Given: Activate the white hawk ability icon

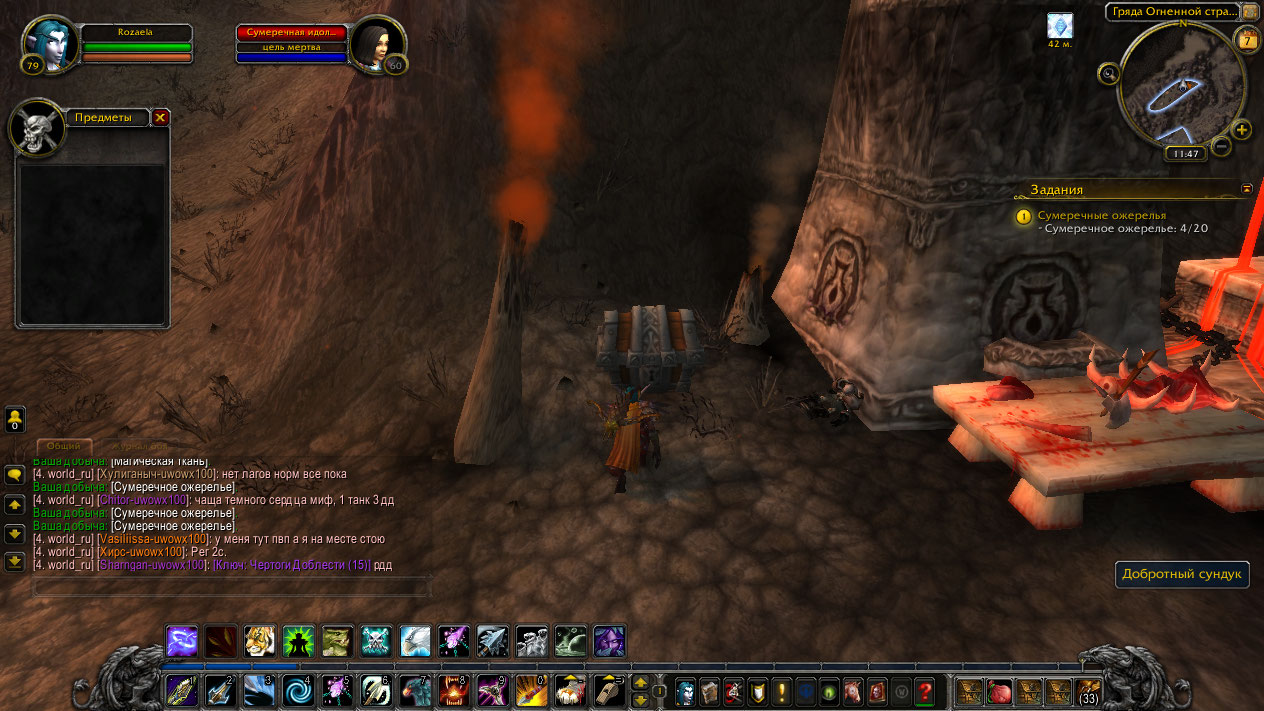Looking at the screenshot, I should tap(416, 640).
